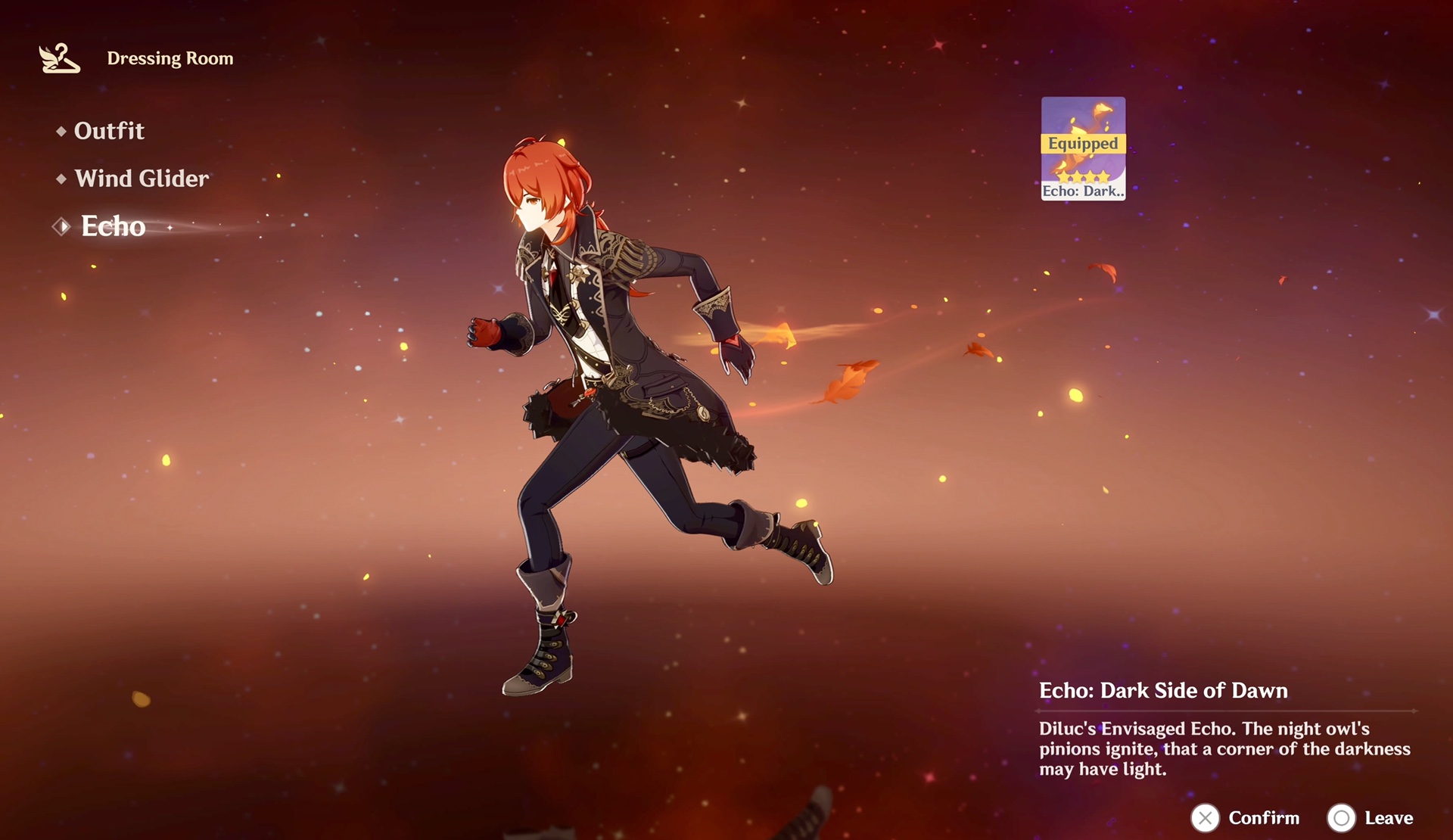Select the Echo category highlight
The image size is (1453, 840).
coord(114,226)
